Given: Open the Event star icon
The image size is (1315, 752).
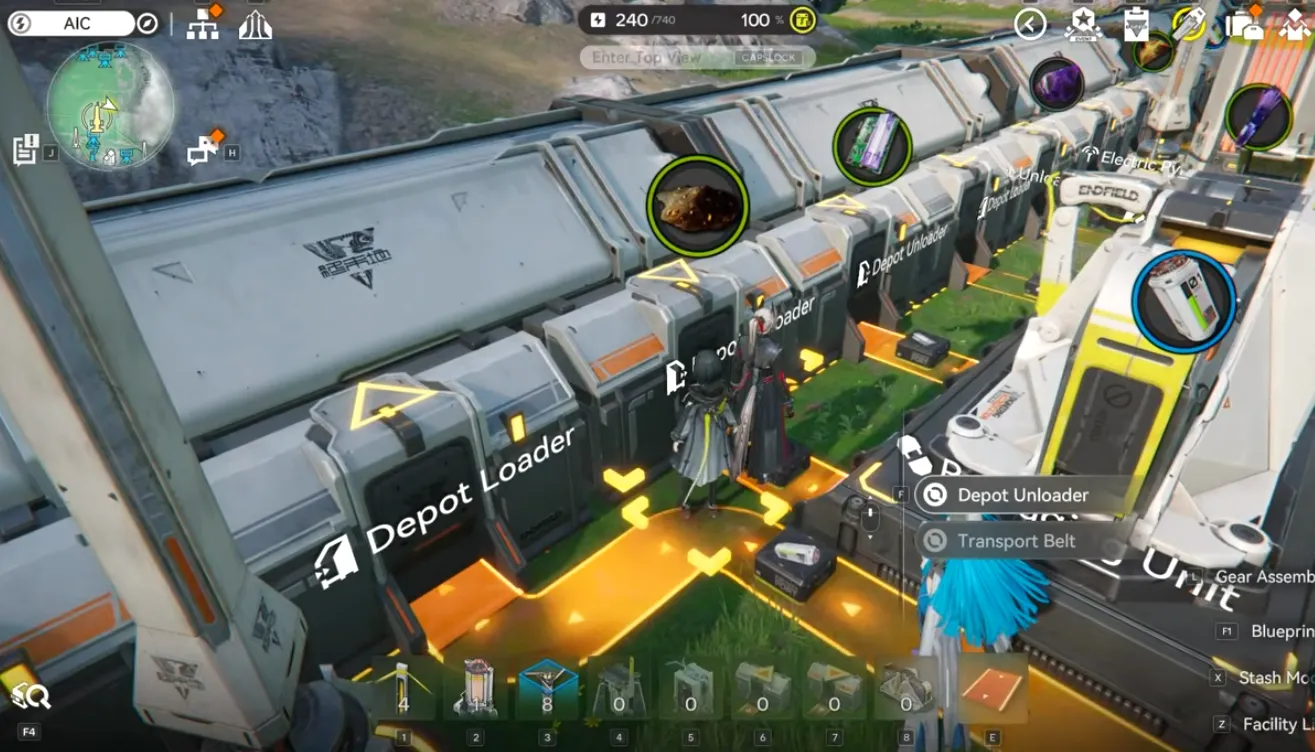Looking at the screenshot, I should tap(1083, 23).
